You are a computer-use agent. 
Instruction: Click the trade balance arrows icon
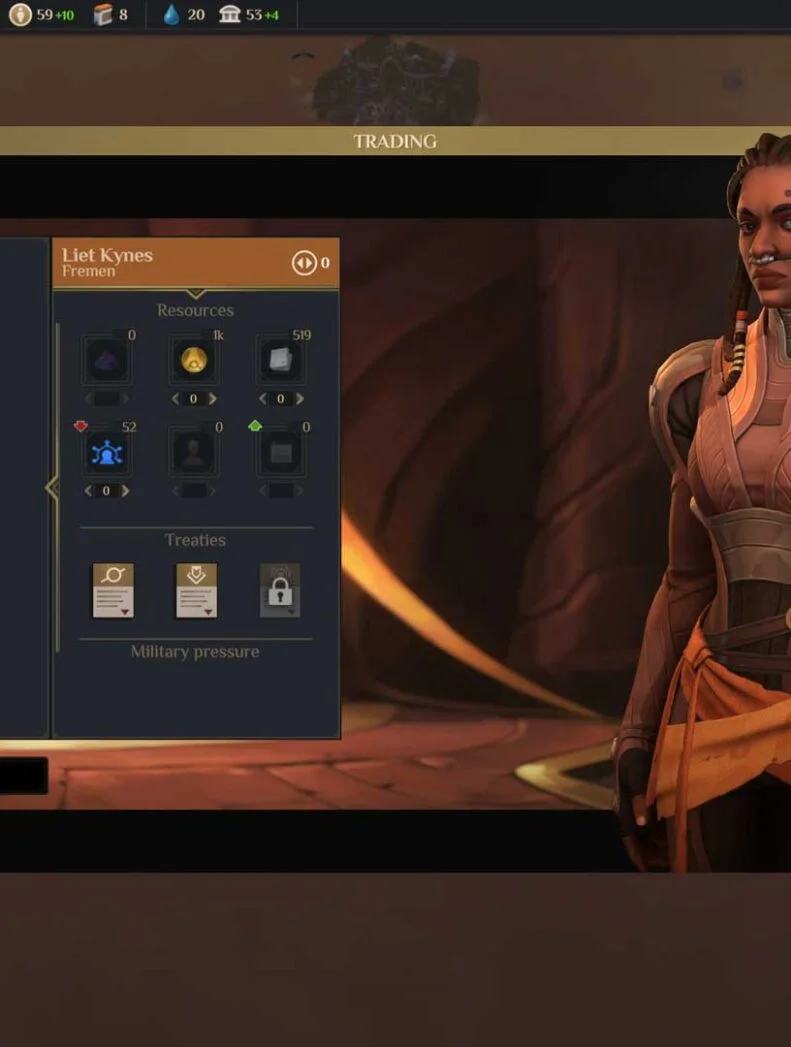click(x=303, y=263)
